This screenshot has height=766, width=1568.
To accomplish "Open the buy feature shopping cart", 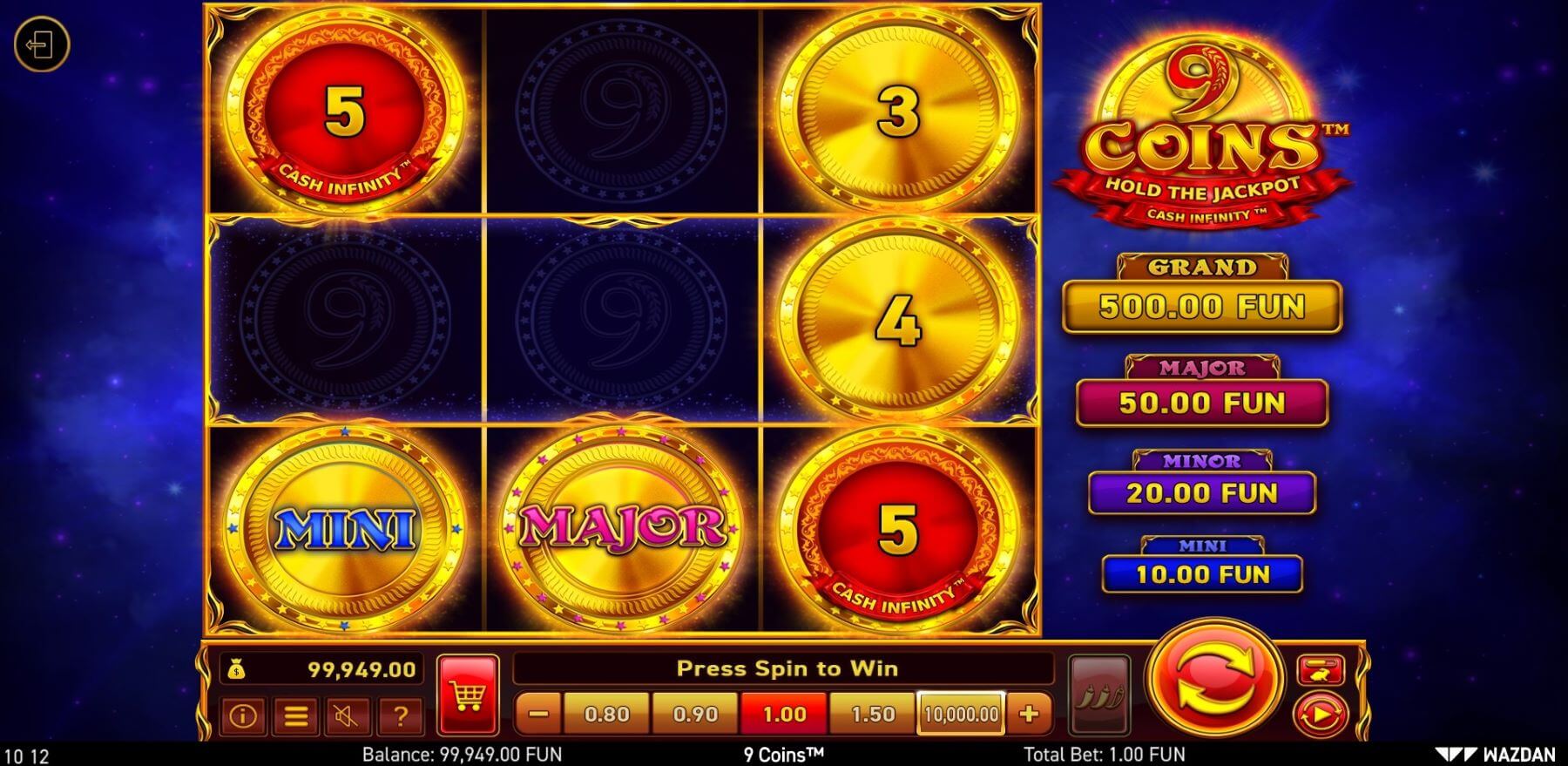I will tap(468, 695).
